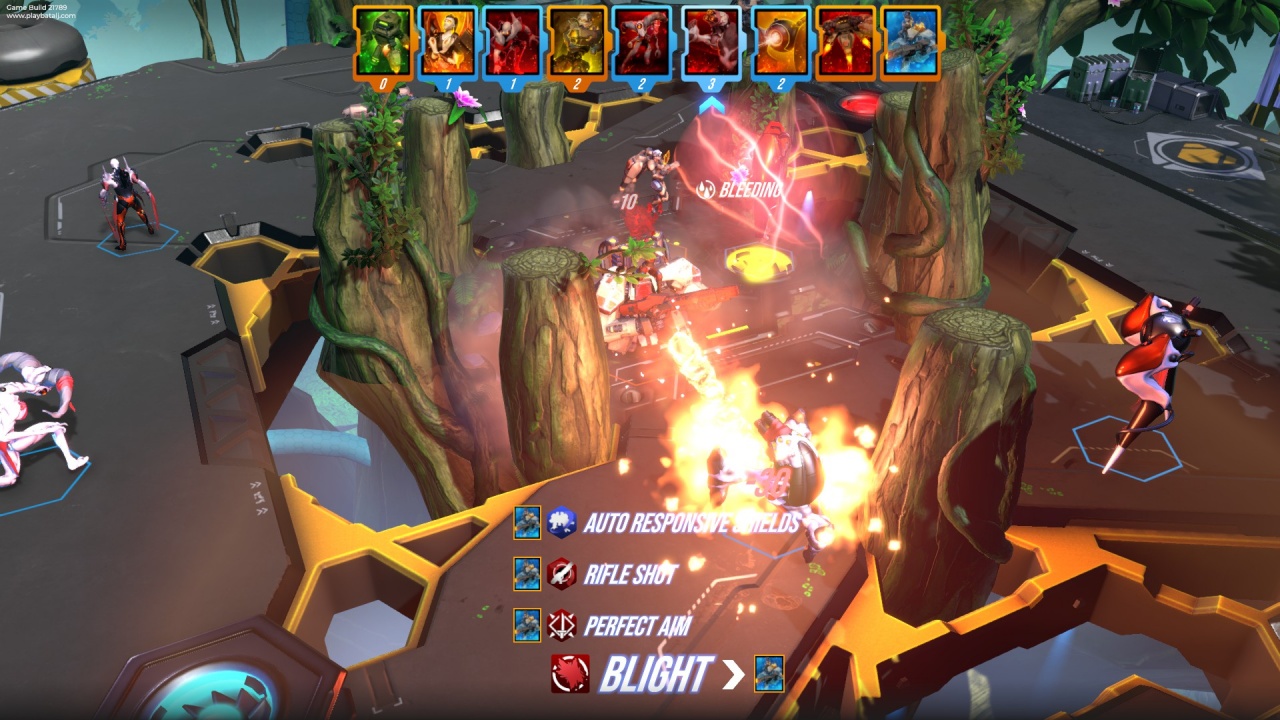Click the yellow armored golem turn portrait

pos(577,42)
